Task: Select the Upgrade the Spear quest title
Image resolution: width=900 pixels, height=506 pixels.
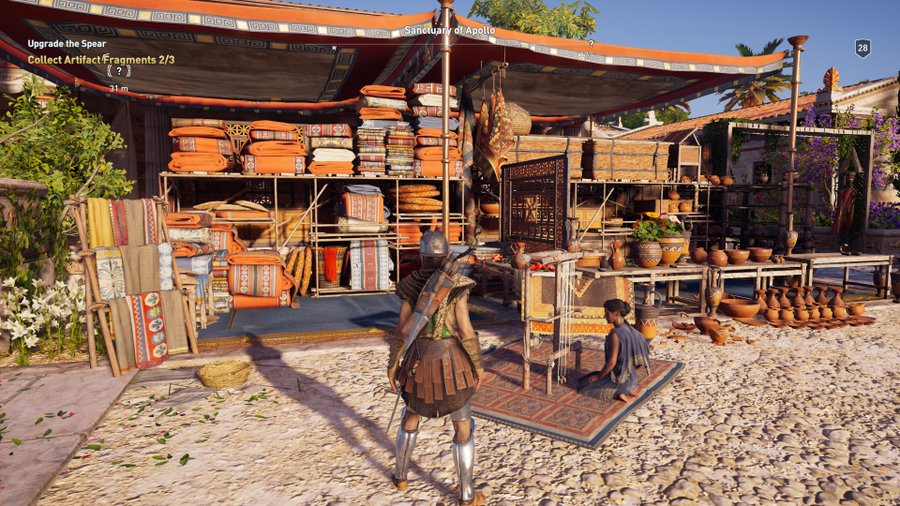Action: pos(66,45)
